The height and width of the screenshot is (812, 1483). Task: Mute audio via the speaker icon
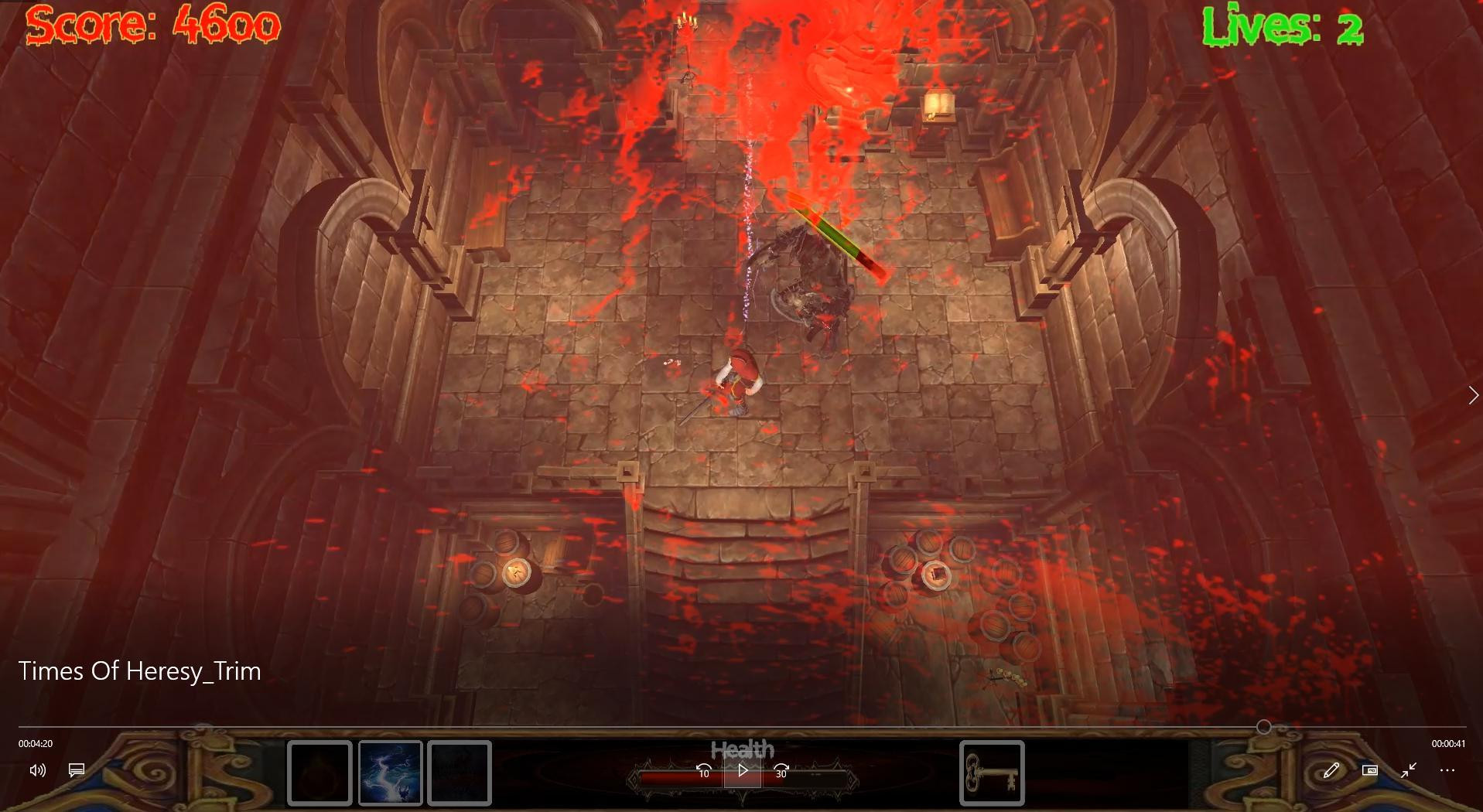pyautogui.click(x=37, y=770)
